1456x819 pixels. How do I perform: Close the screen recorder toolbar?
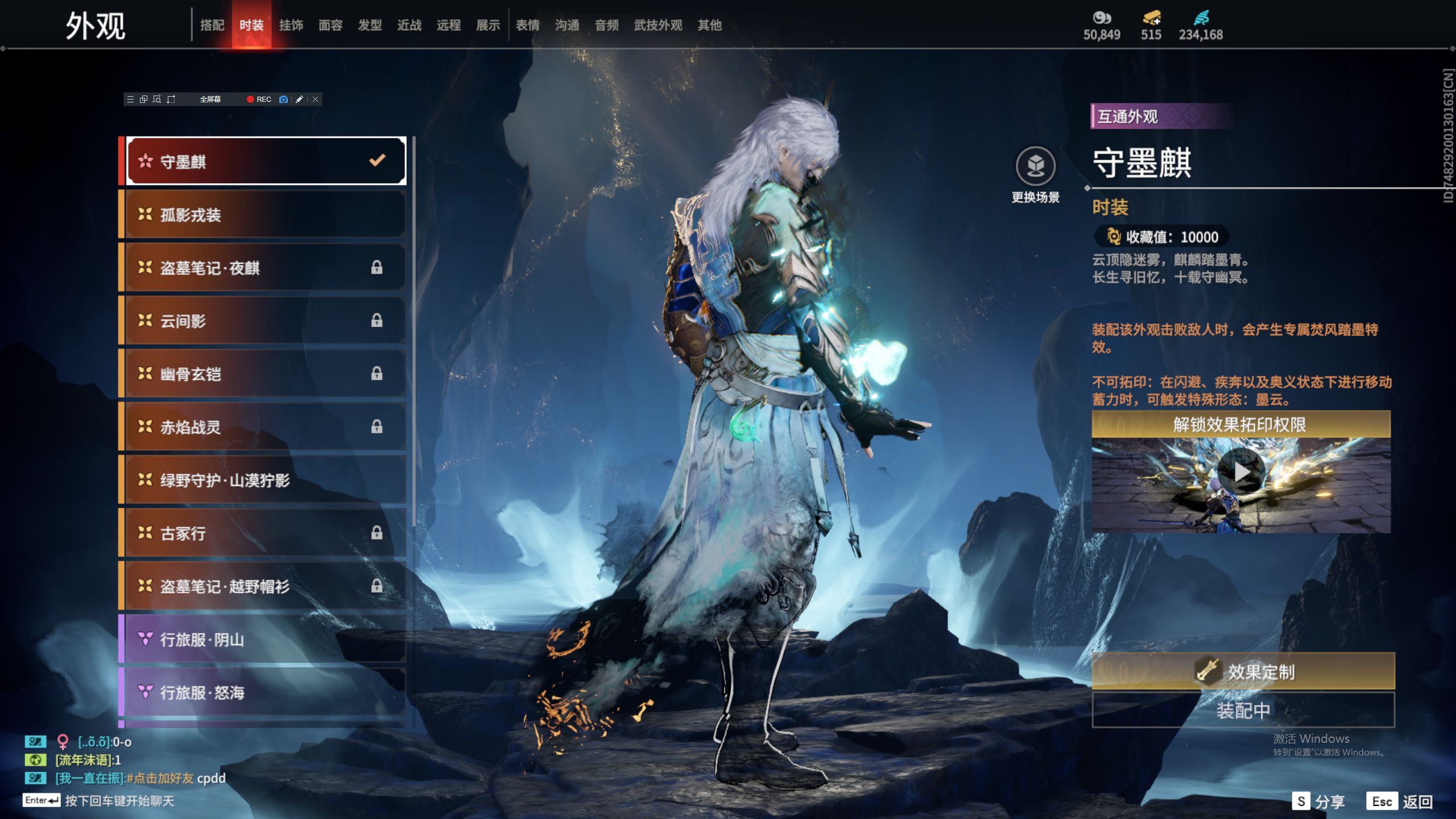316,100
